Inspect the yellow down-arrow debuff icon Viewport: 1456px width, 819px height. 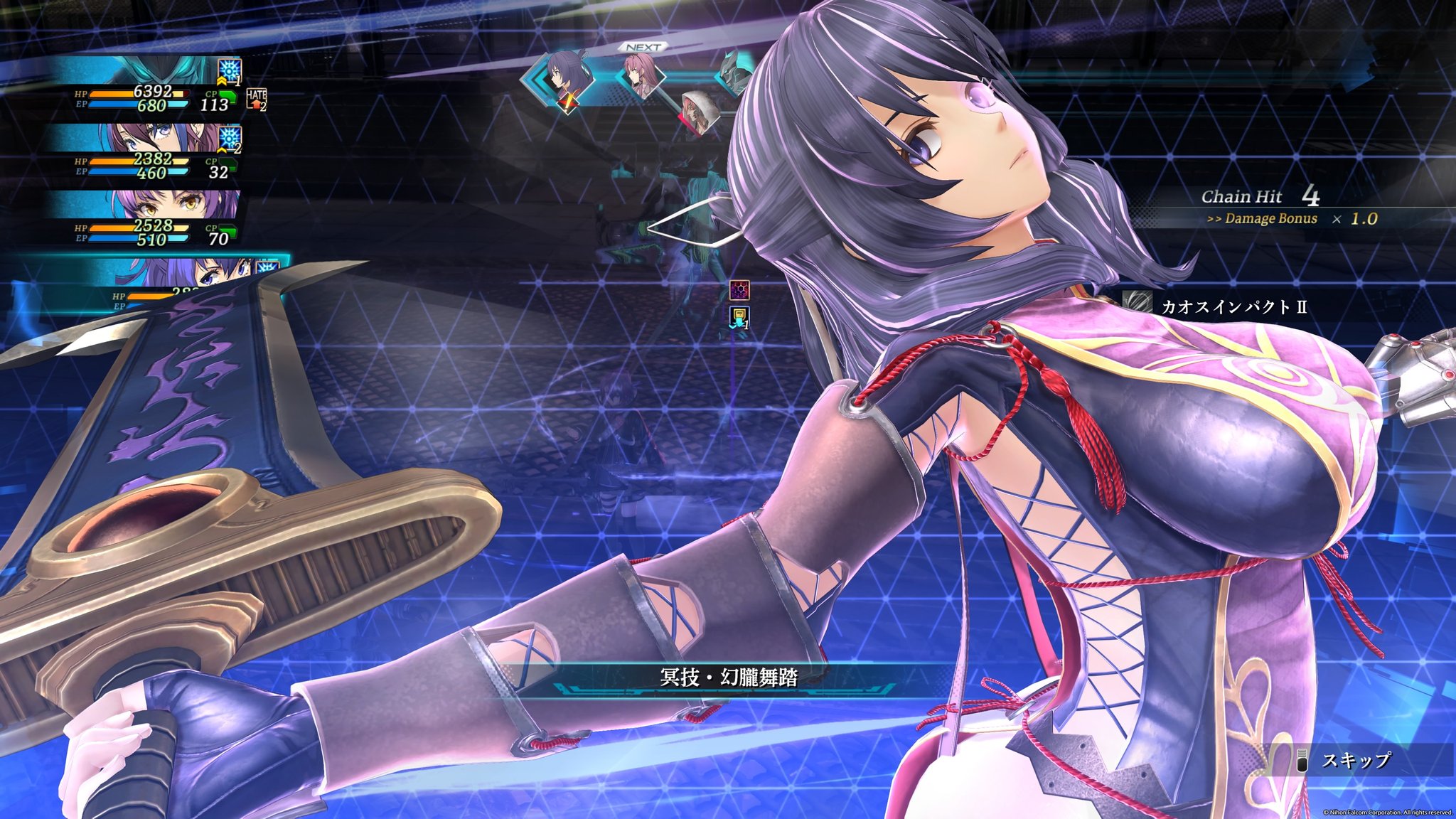pyautogui.click(x=739, y=317)
